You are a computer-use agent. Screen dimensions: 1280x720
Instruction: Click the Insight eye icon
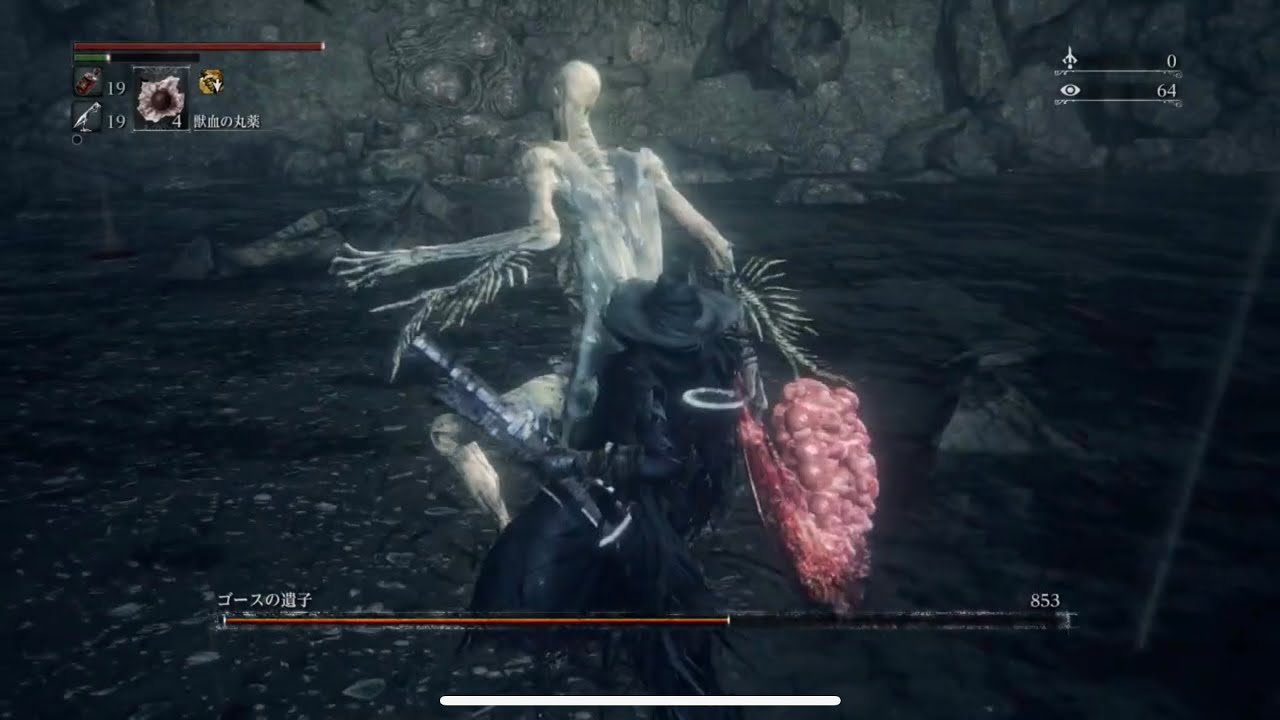pyautogui.click(x=1071, y=92)
